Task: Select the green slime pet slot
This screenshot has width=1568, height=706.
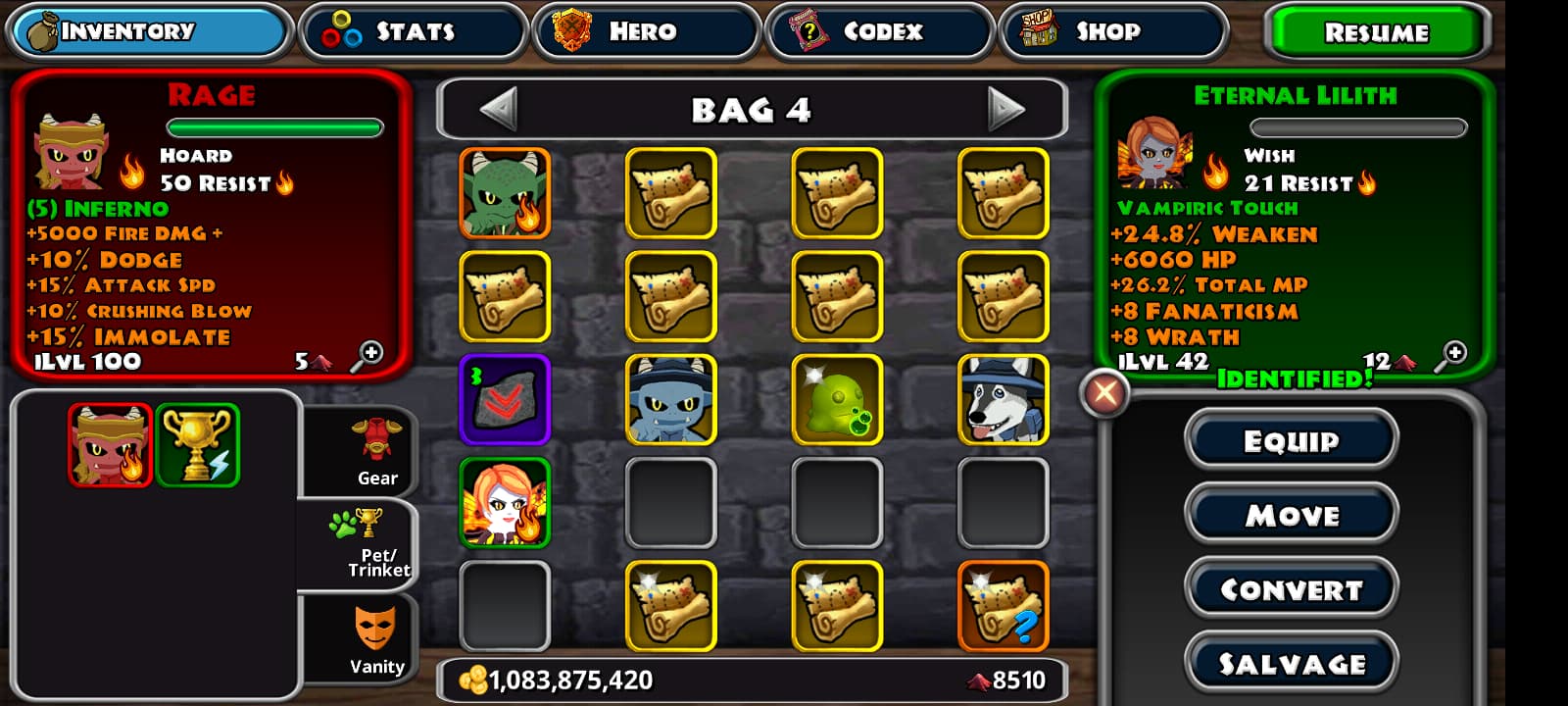Action: click(837, 399)
